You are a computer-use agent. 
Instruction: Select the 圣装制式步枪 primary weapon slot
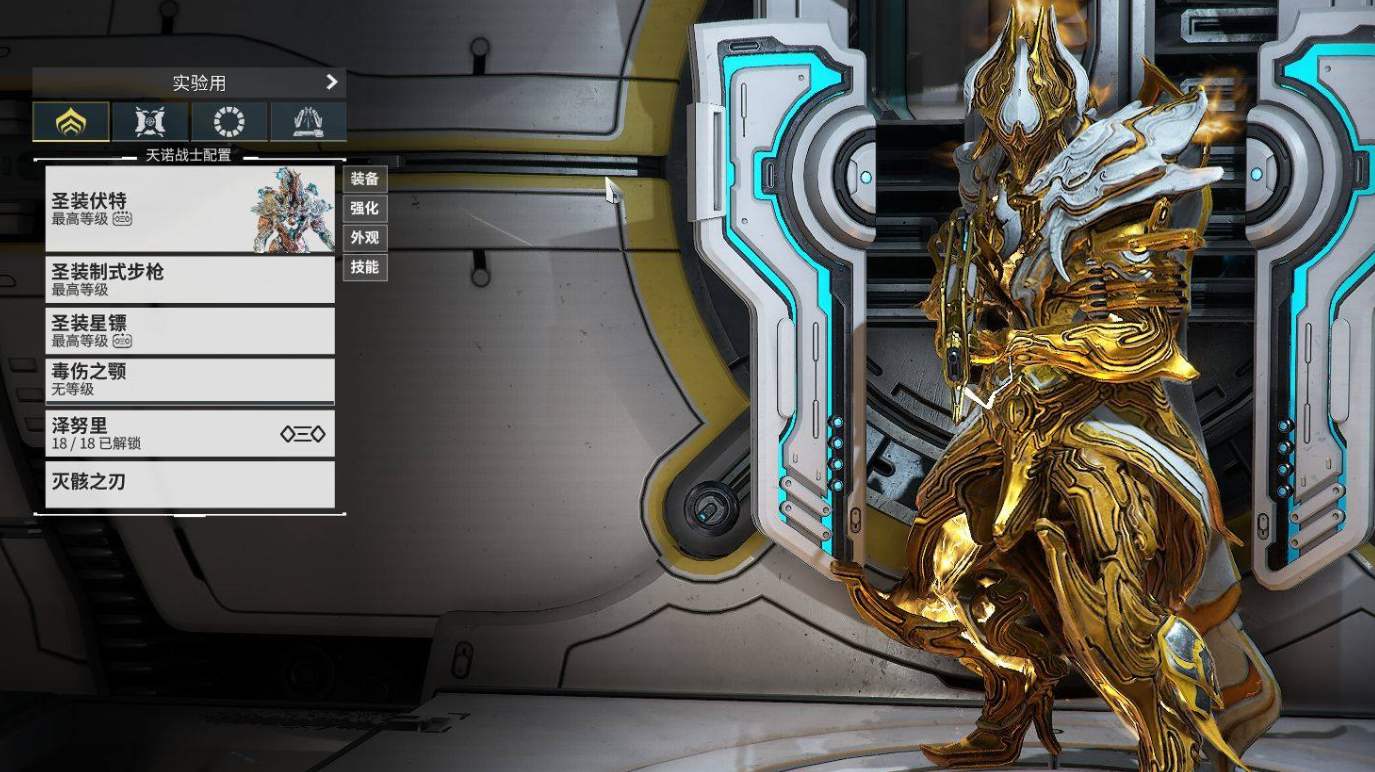[190, 280]
